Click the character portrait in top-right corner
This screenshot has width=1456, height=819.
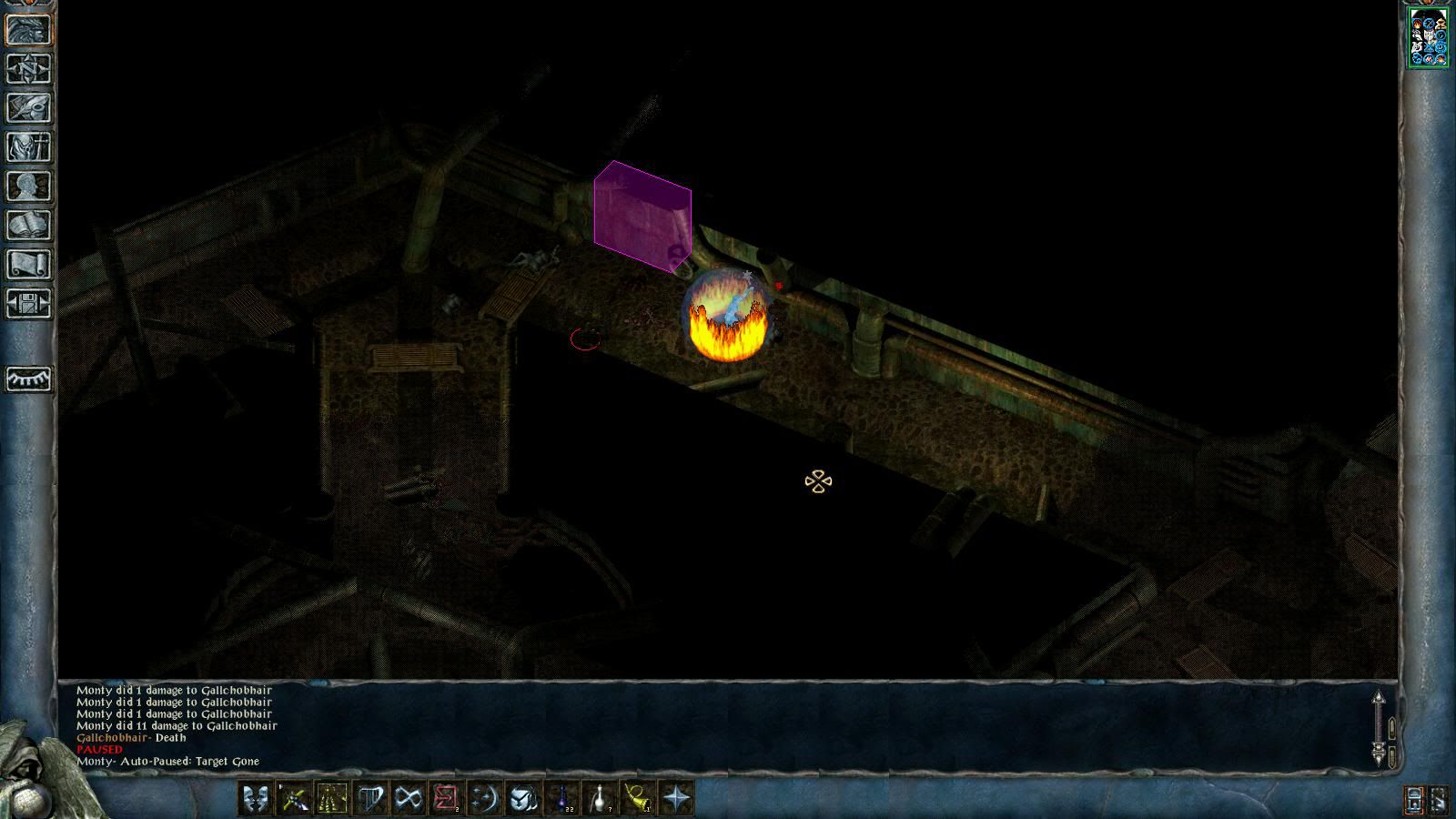tap(1428, 37)
